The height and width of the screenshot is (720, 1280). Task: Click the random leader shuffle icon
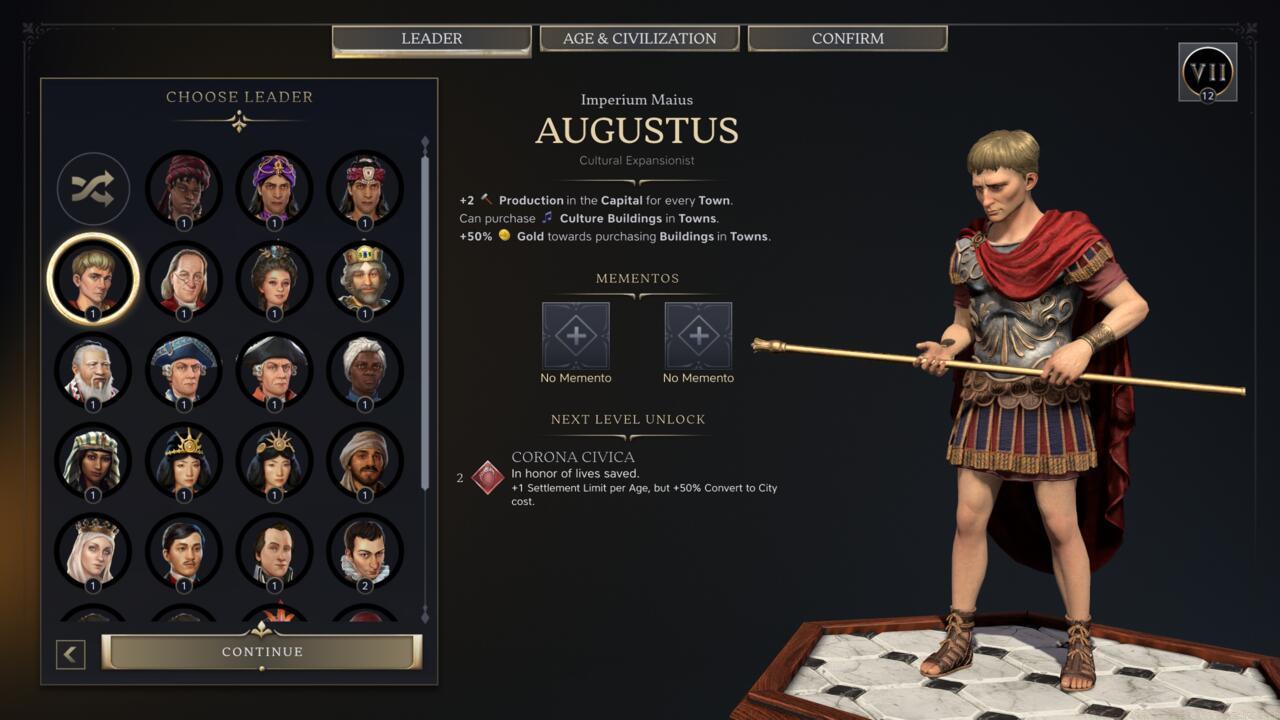point(93,188)
